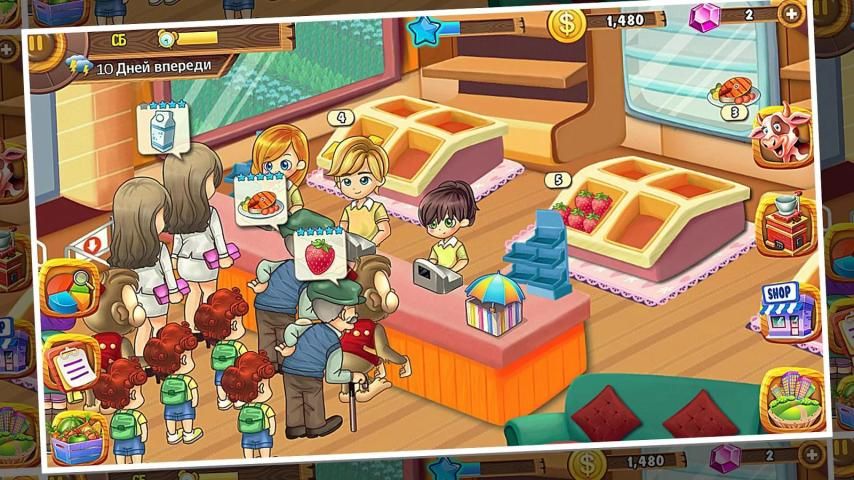Select the strawberry order bubble
Viewport: 854px width, 480px height.
coord(320,255)
